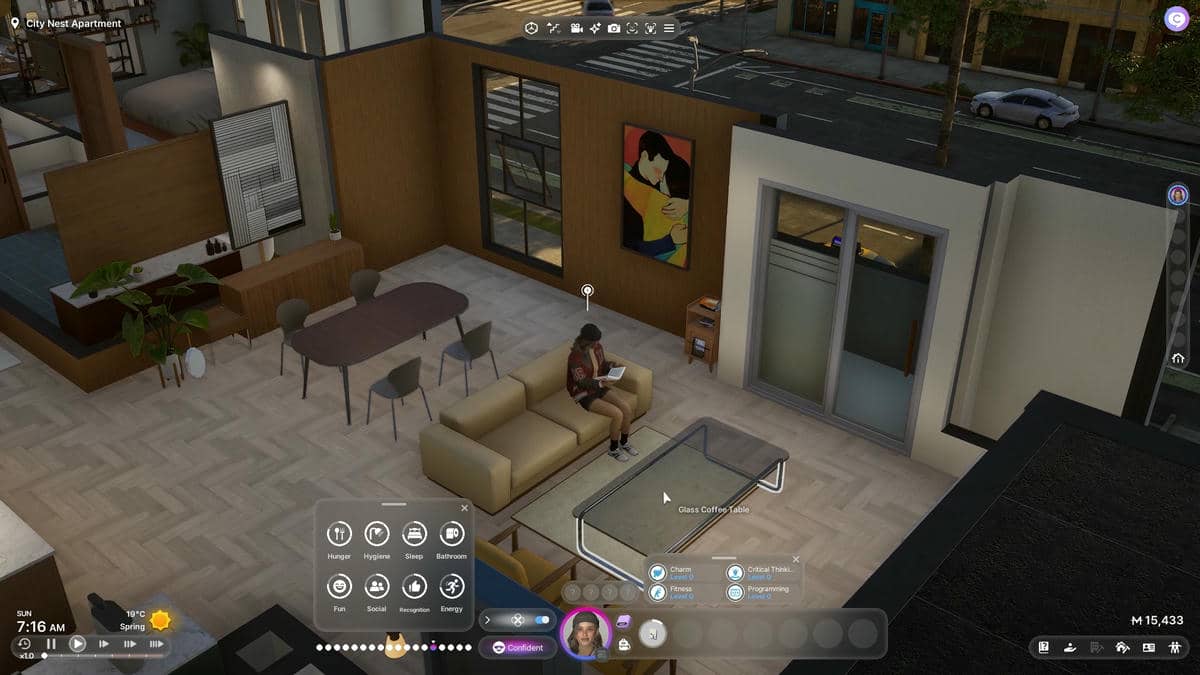Open the profile icon in top-right corner

coord(1176,19)
